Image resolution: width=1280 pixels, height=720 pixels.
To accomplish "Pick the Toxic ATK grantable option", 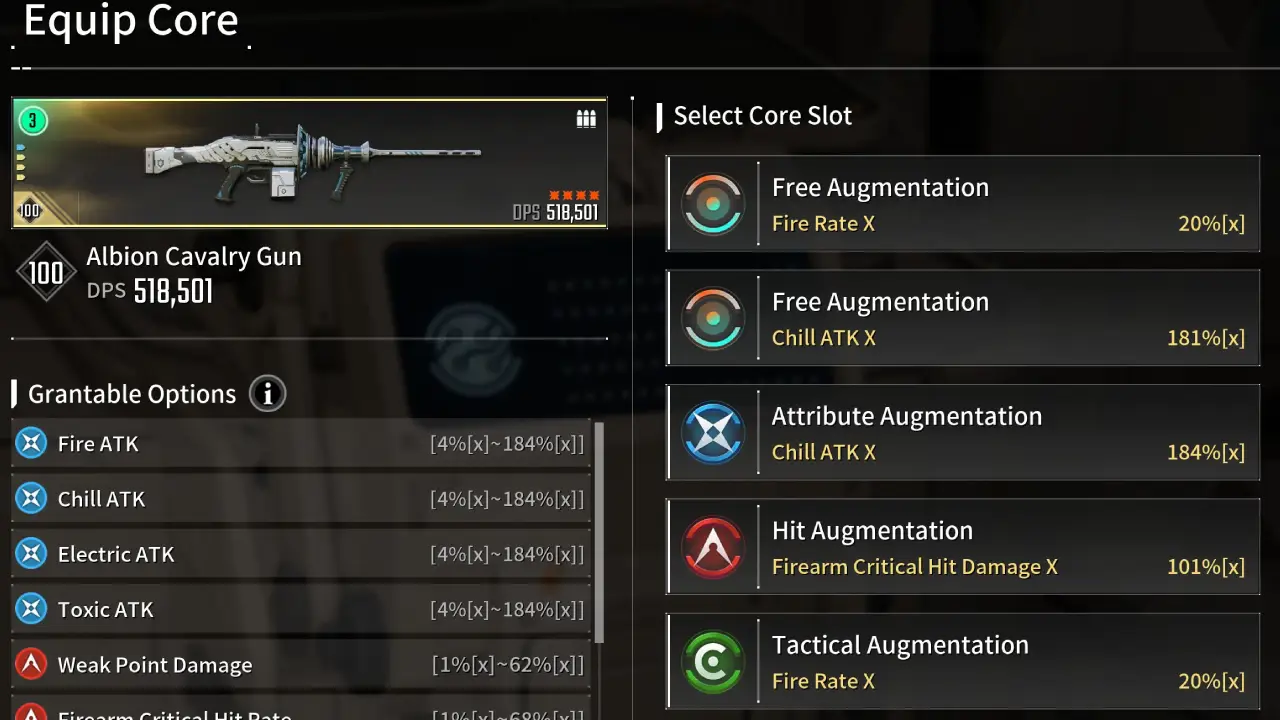I will [103, 609].
